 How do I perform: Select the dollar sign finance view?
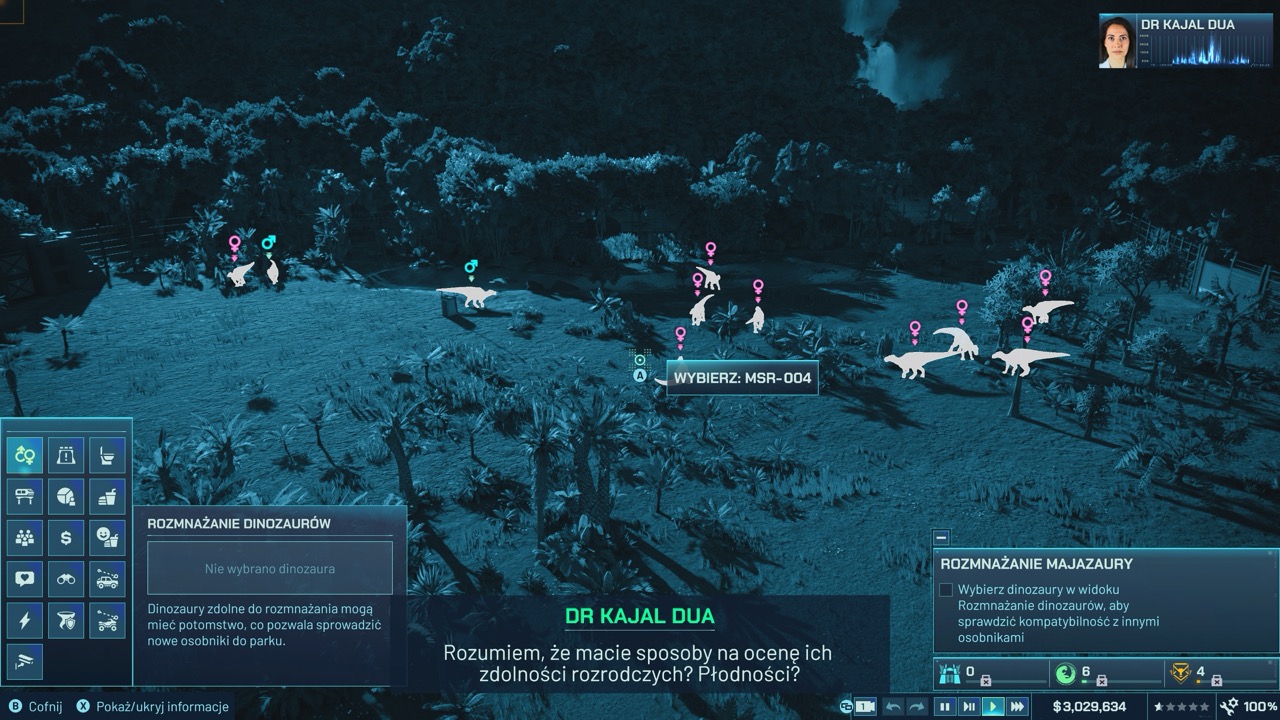click(x=66, y=537)
